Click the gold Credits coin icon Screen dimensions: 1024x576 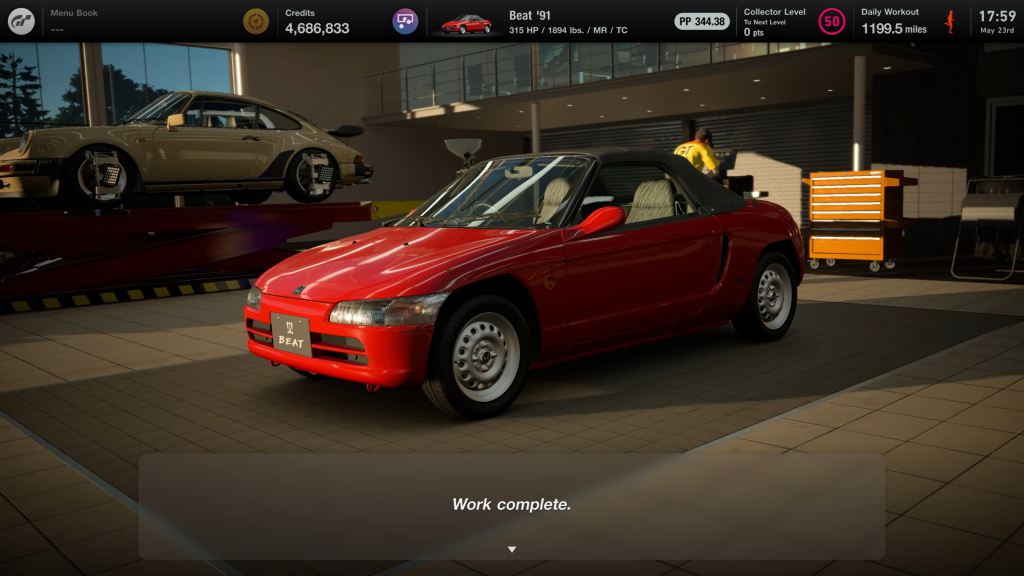[x=256, y=21]
